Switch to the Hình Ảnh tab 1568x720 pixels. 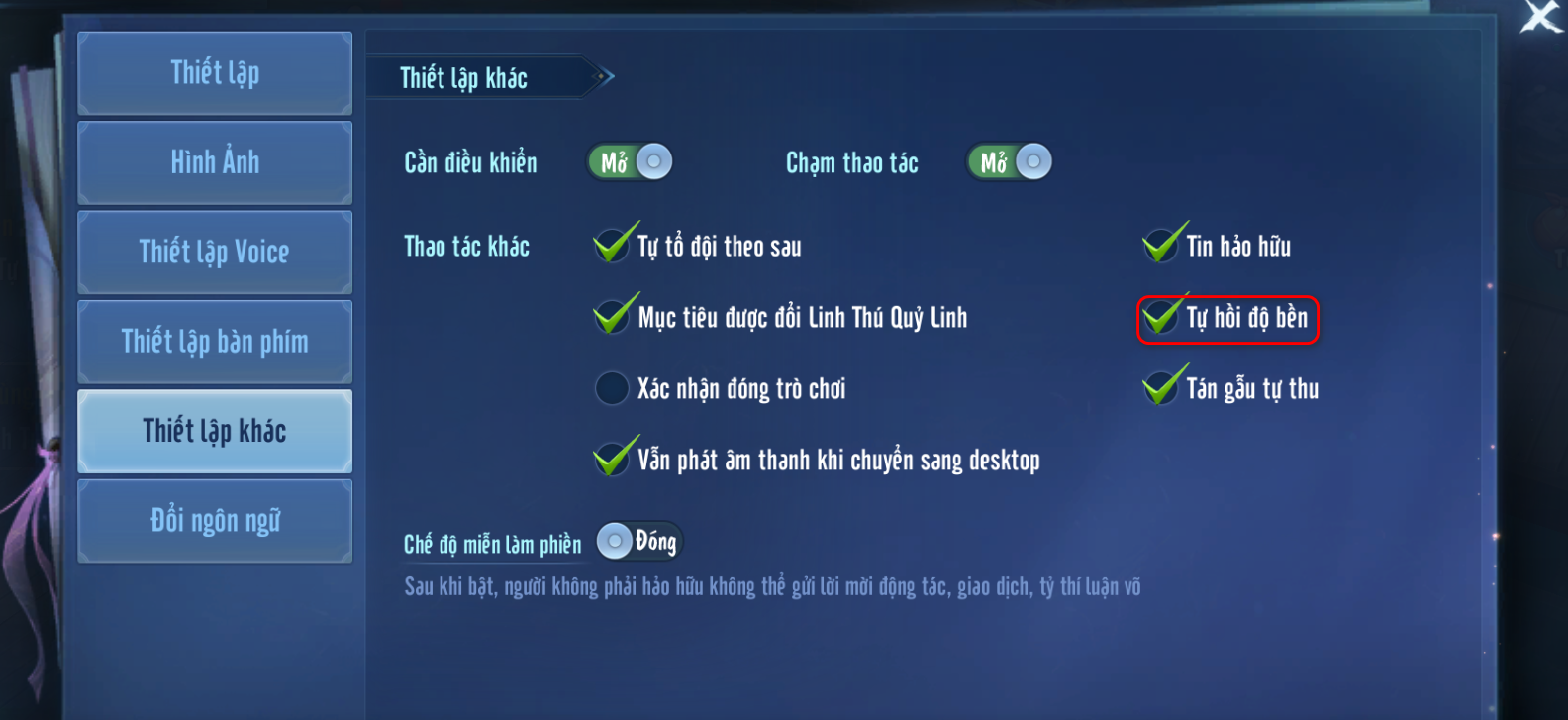(215, 162)
